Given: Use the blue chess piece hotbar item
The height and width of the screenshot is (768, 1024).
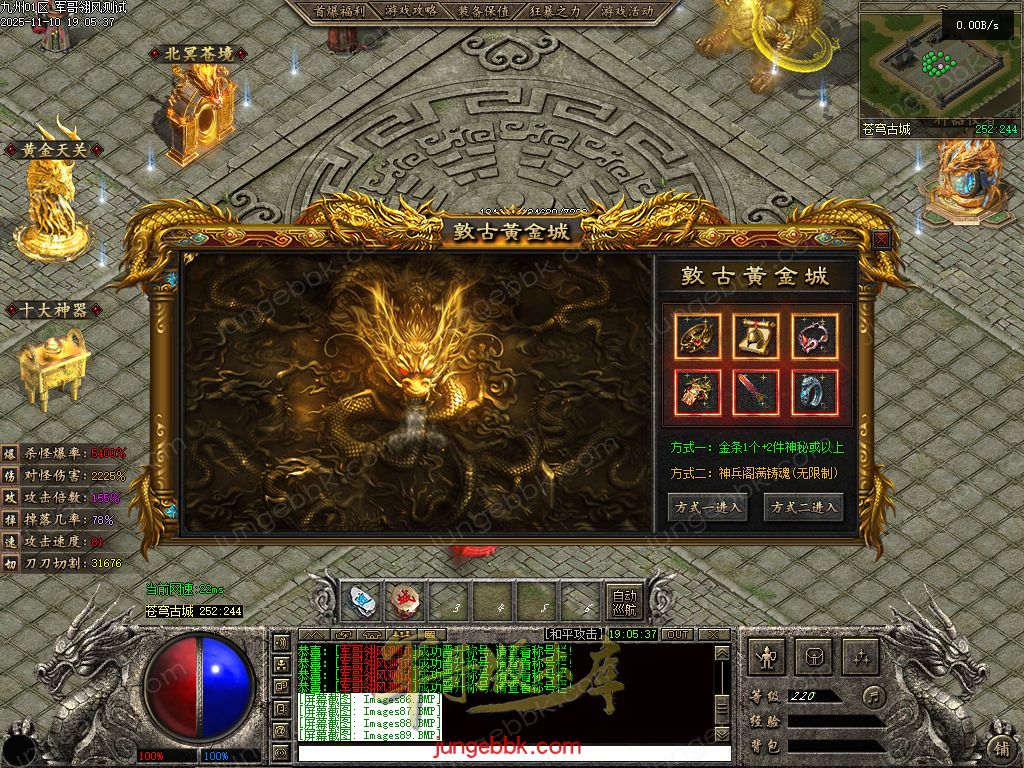Looking at the screenshot, I should 362,601.
